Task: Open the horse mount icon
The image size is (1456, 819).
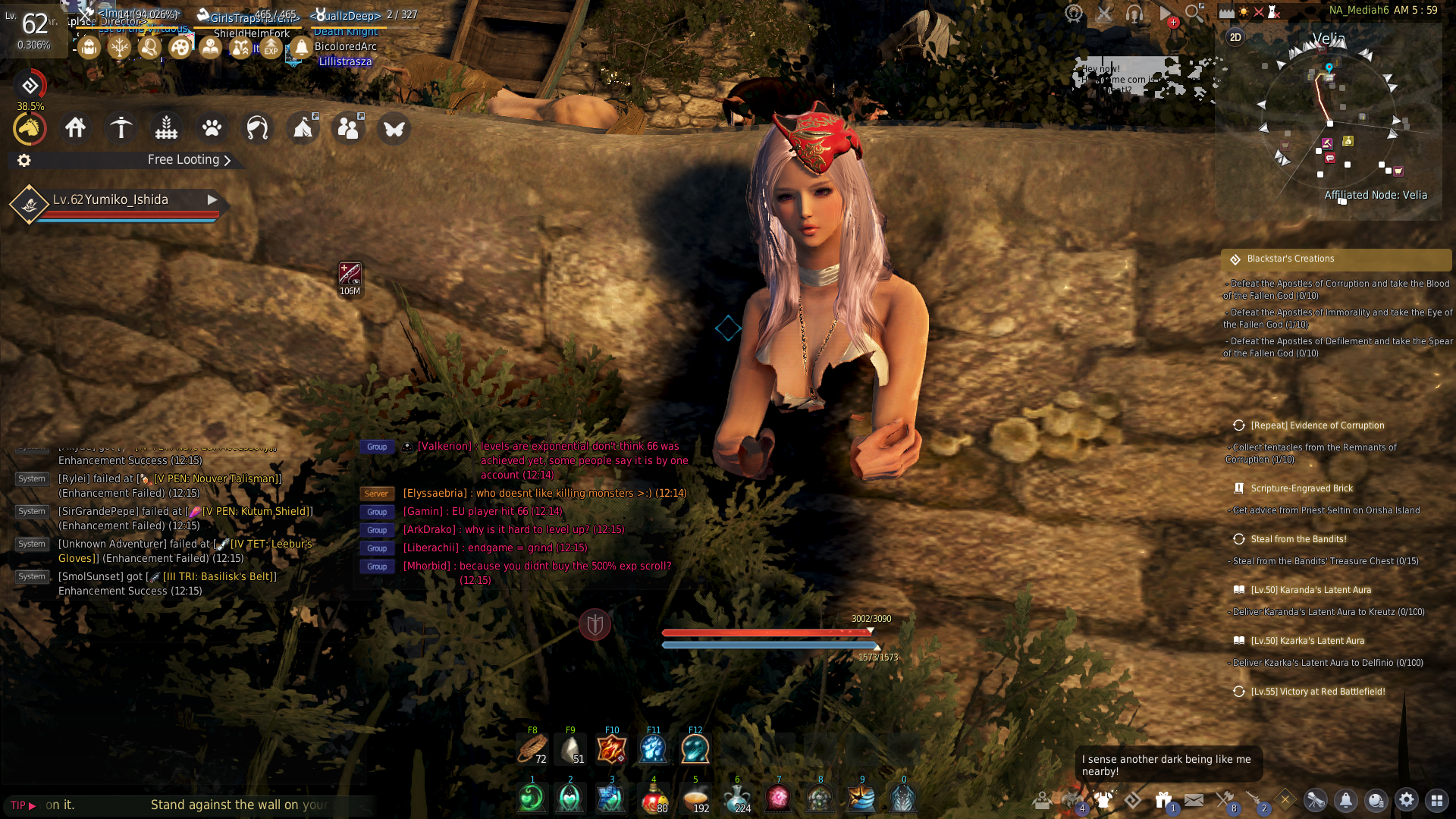Action: pyautogui.click(x=30, y=129)
